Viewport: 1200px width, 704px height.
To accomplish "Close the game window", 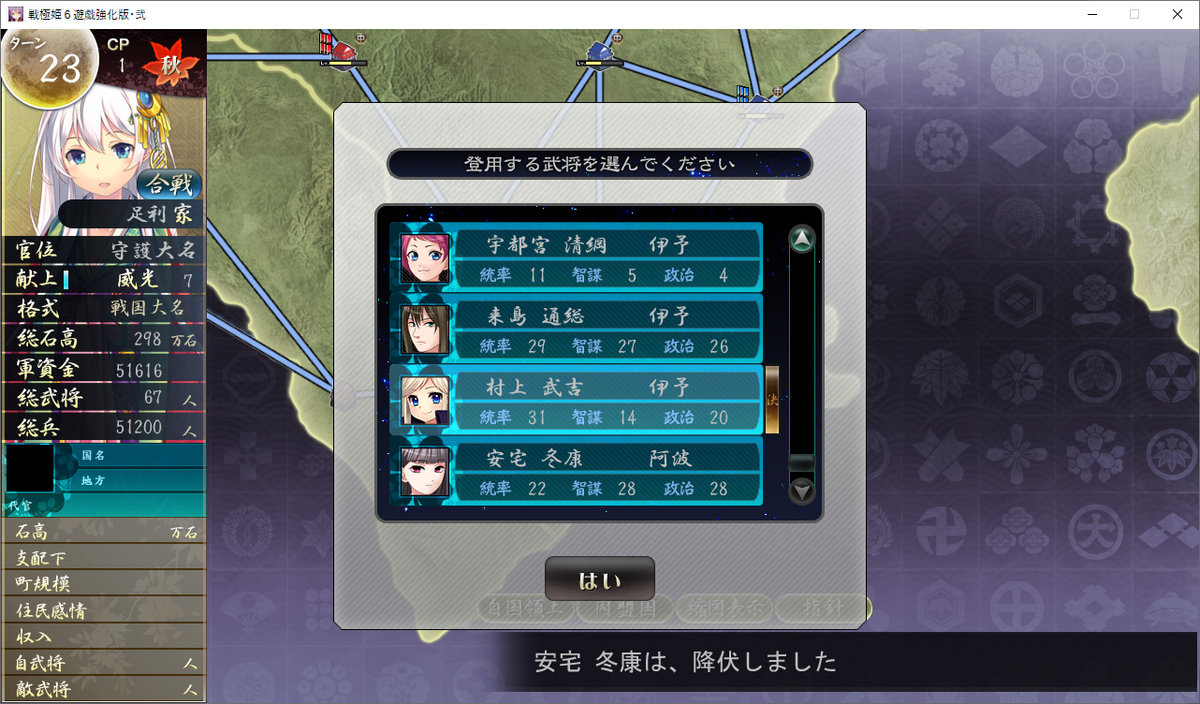I will coord(1177,14).
